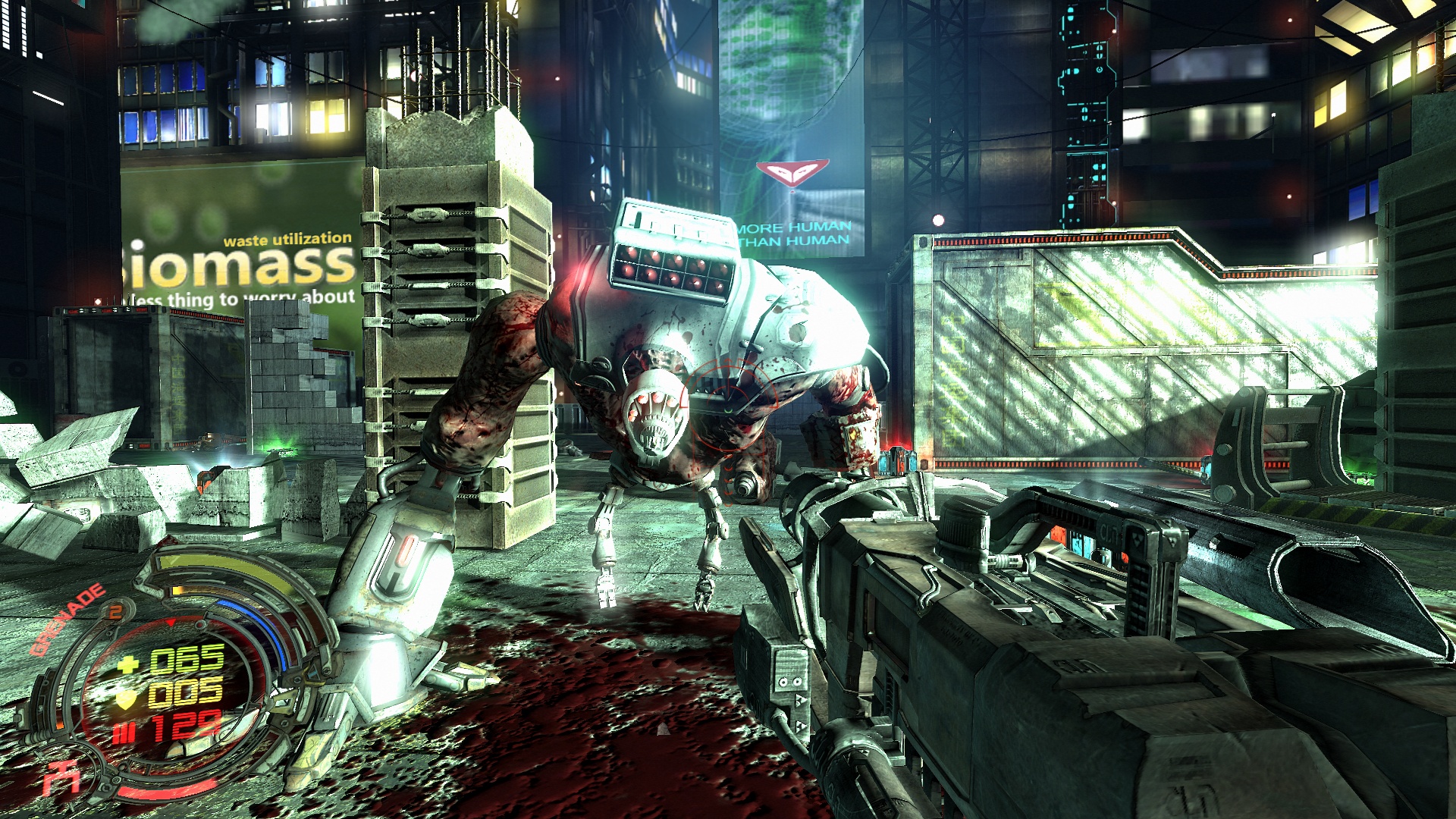Click the Grenade mode number indicator
Screen dimensions: 1456x819
[x=115, y=611]
